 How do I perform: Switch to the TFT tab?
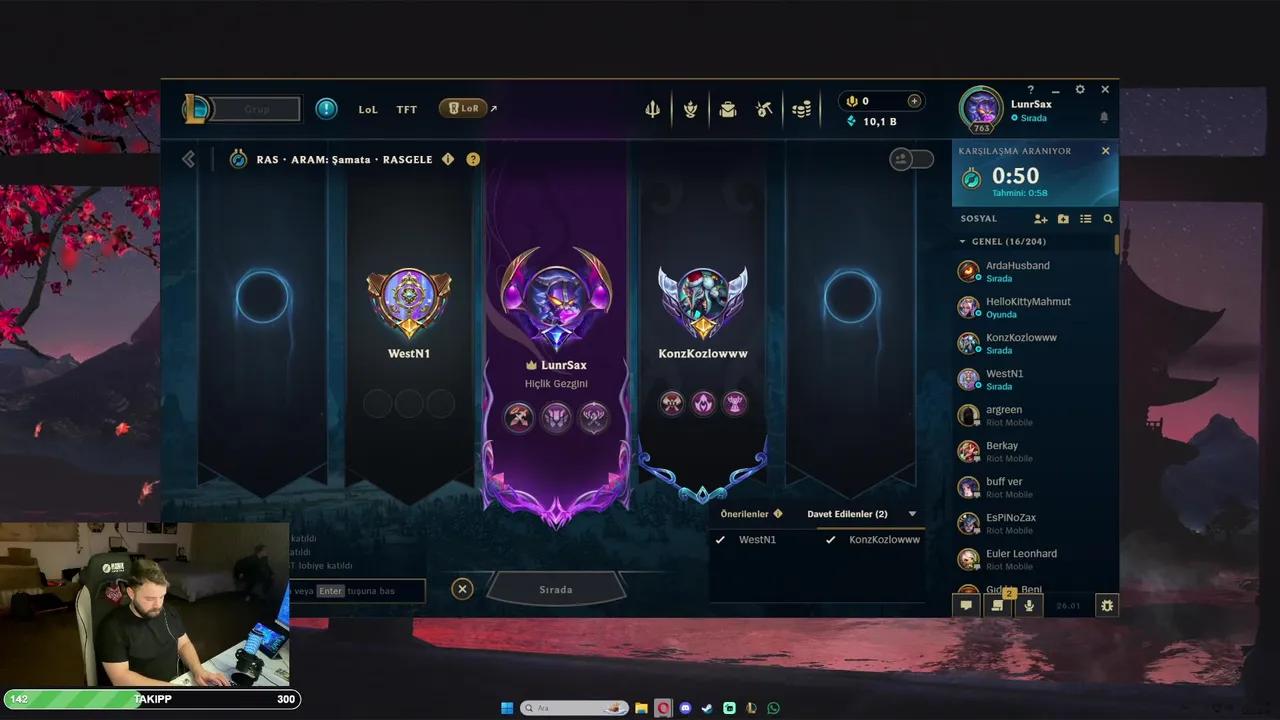pos(406,109)
